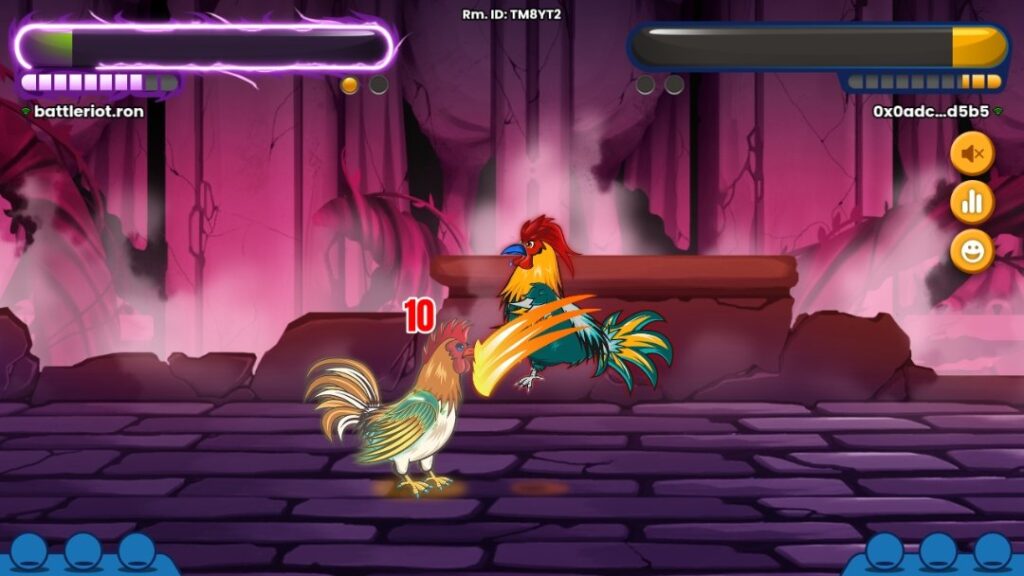
Task: Toggle the muted speaker sound button
Action: pos(972,154)
